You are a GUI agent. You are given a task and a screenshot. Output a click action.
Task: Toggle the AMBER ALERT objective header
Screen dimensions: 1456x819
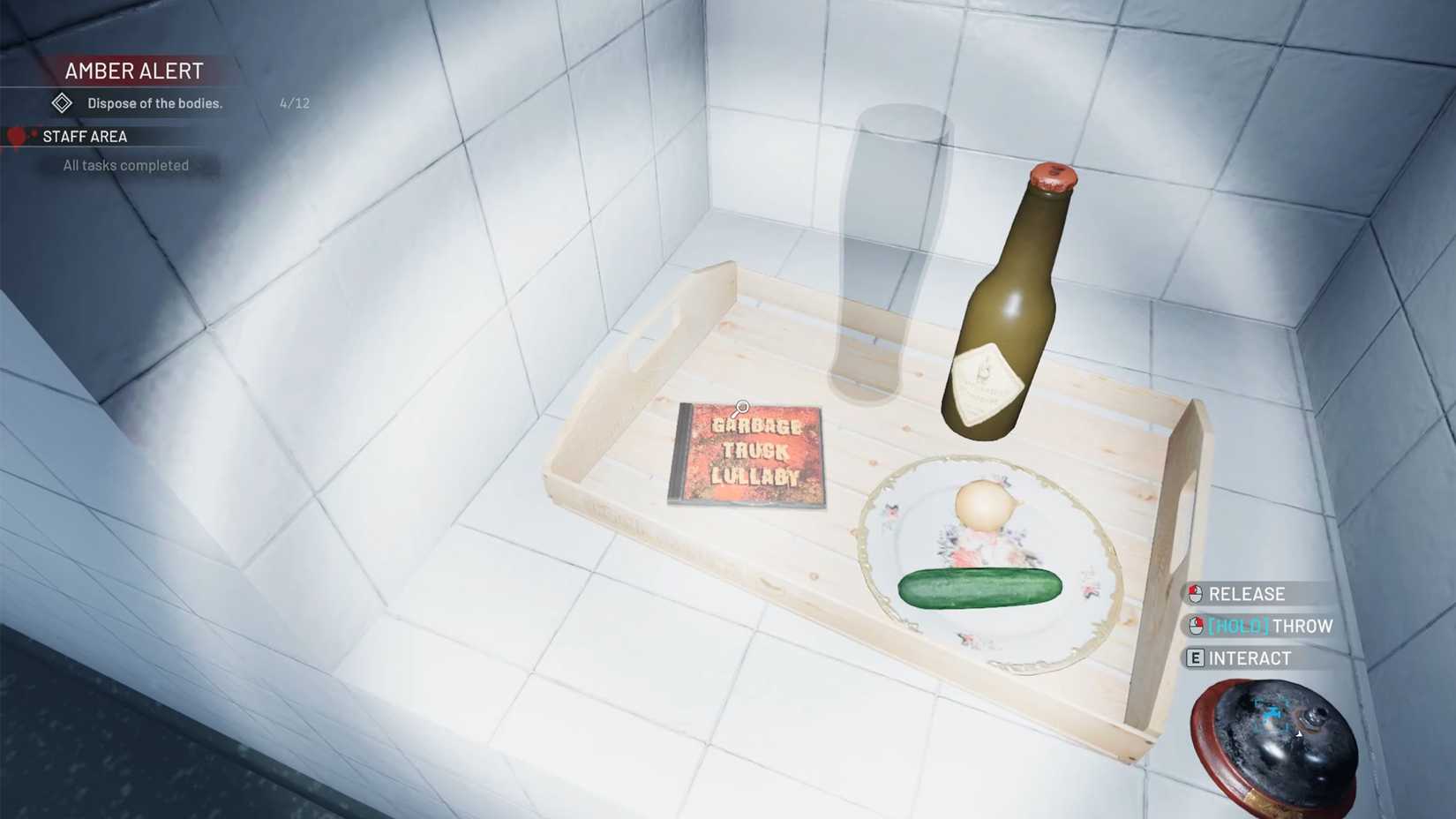132,71
